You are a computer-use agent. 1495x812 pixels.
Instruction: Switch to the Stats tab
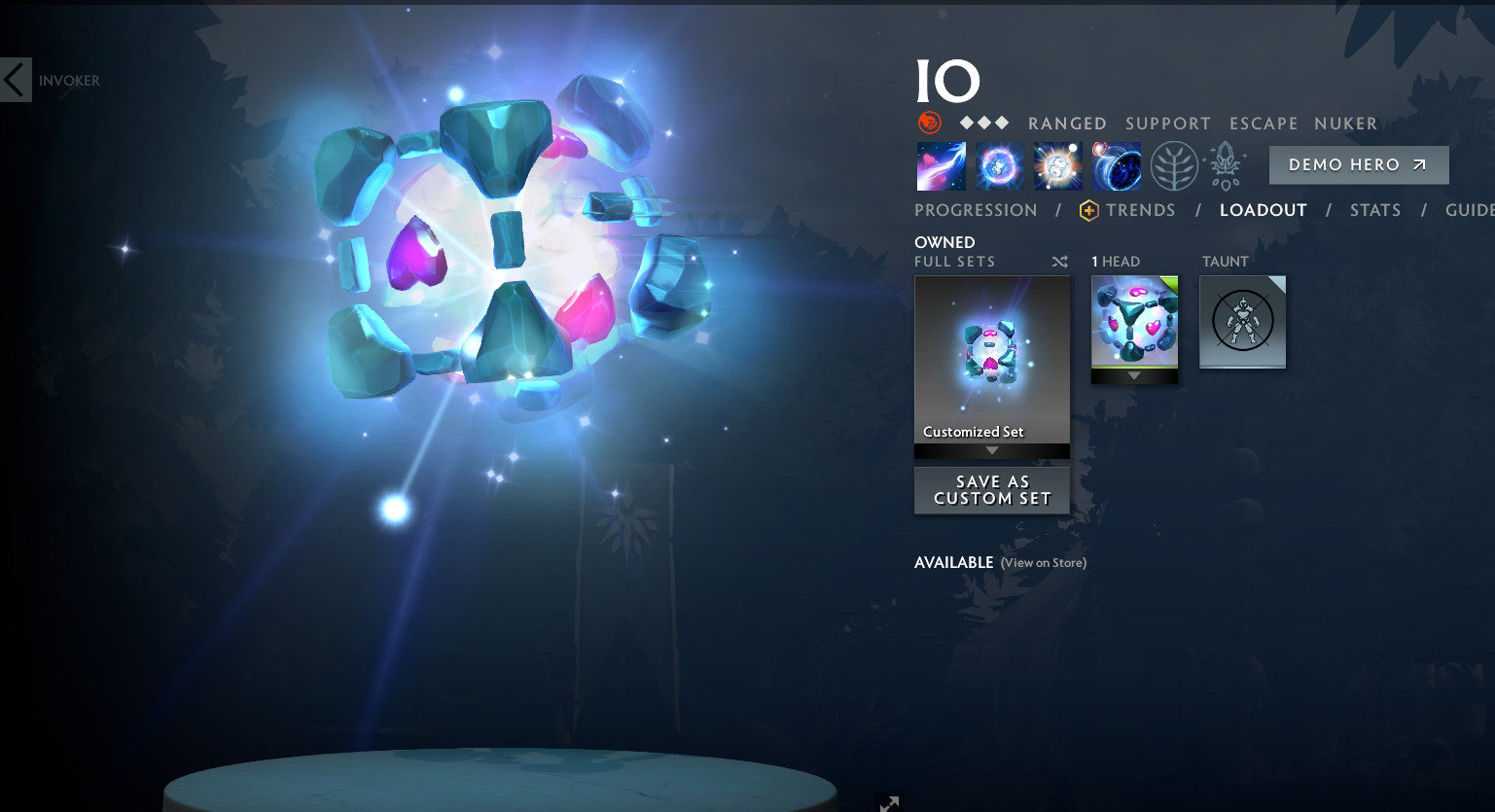1374,210
